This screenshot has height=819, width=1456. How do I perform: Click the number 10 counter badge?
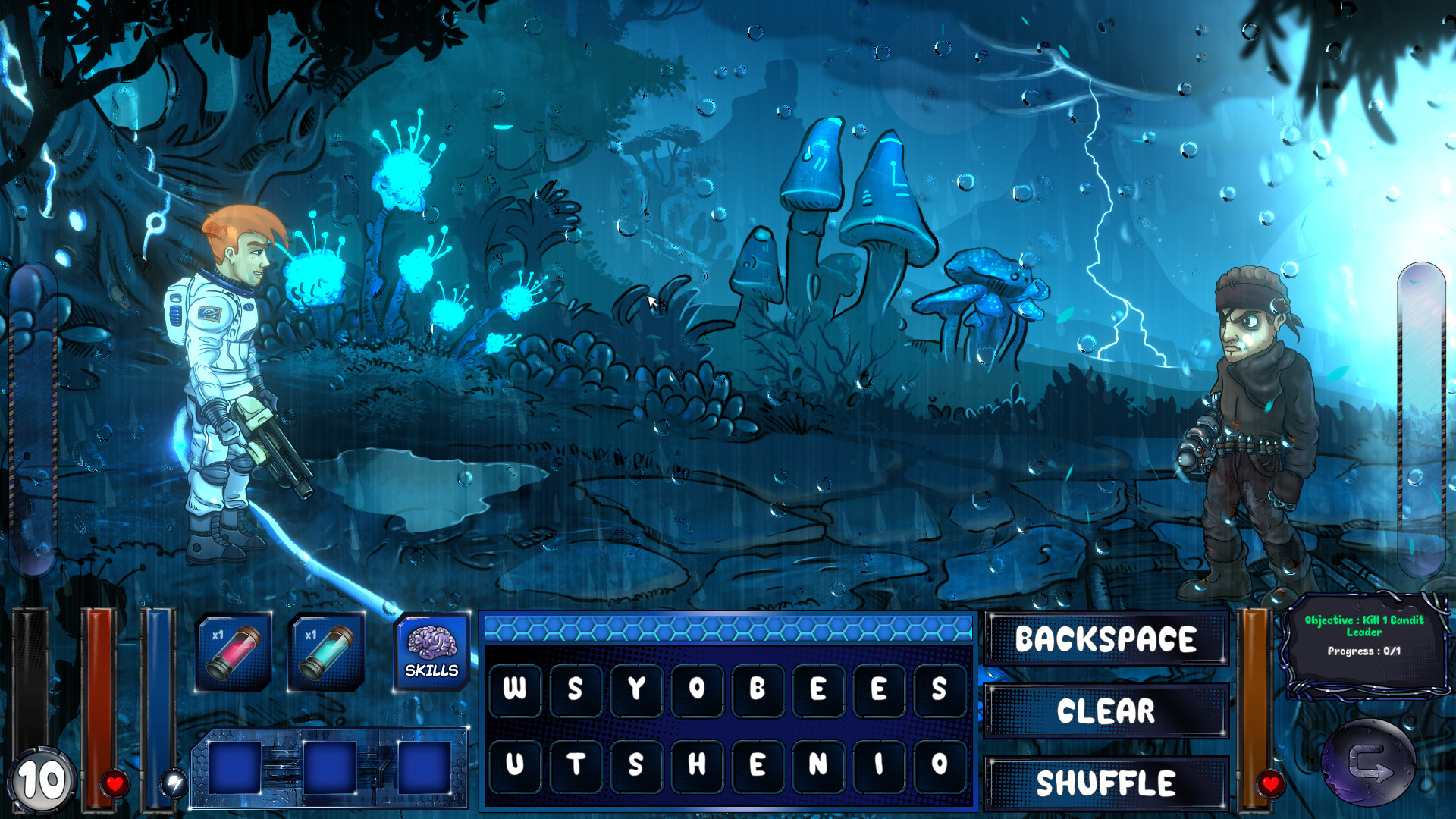(43, 779)
